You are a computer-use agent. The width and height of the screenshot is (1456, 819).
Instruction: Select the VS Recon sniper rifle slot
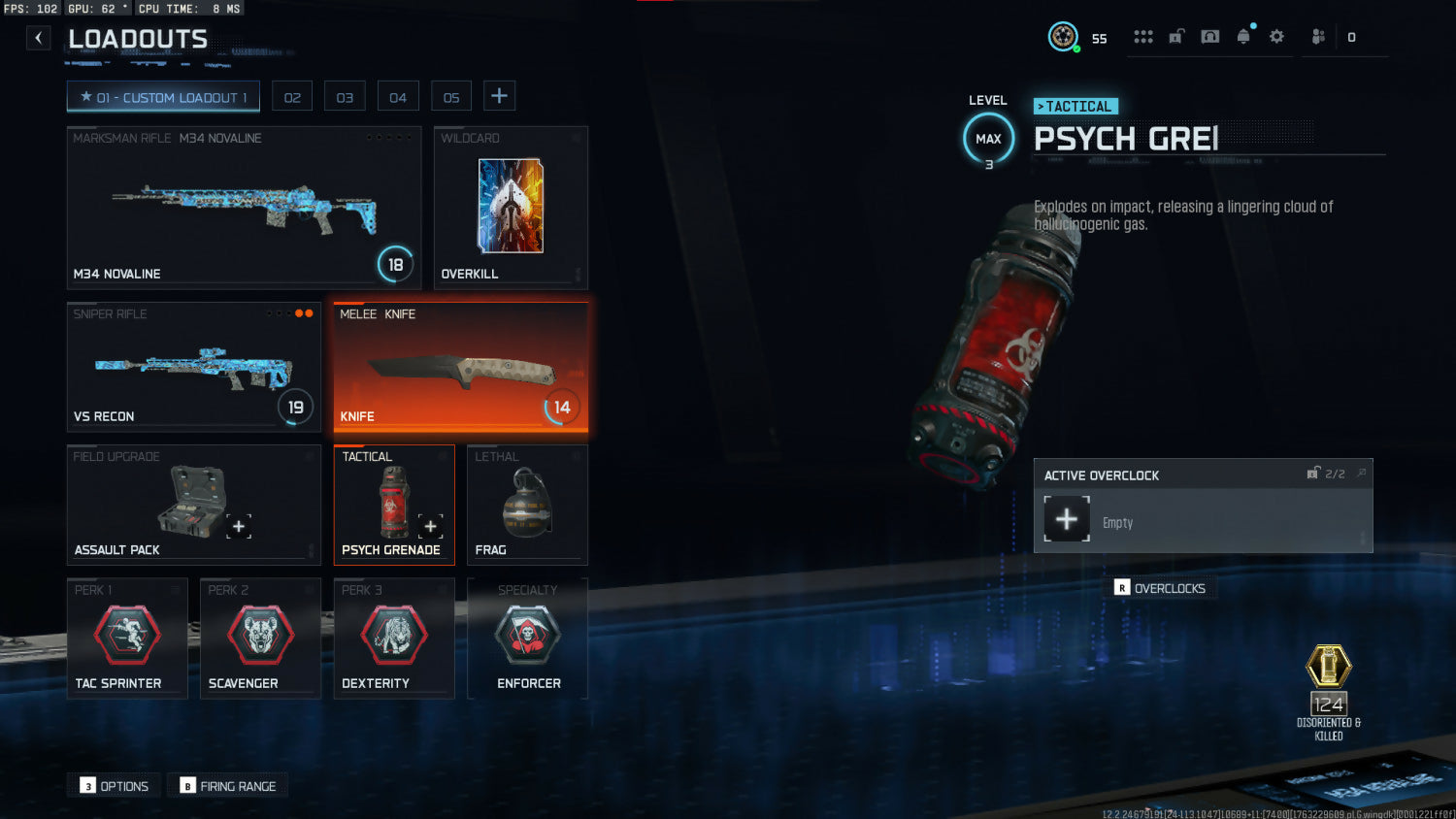point(193,367)
